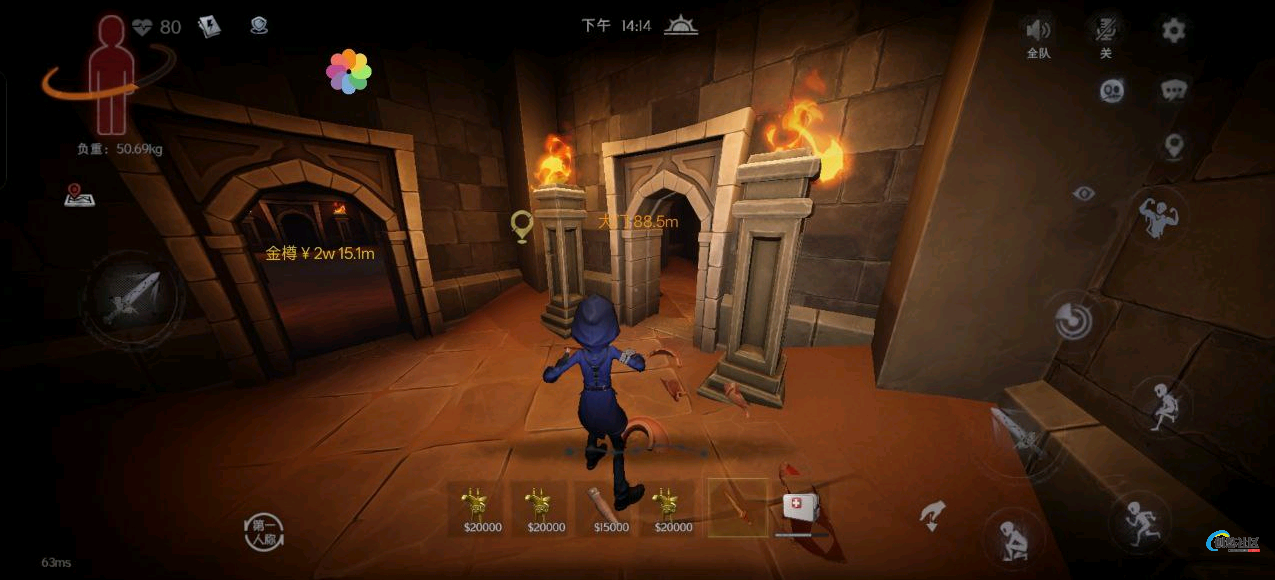Open the emote face icon
The image size is (1275, 580).
coord(1112,91)
